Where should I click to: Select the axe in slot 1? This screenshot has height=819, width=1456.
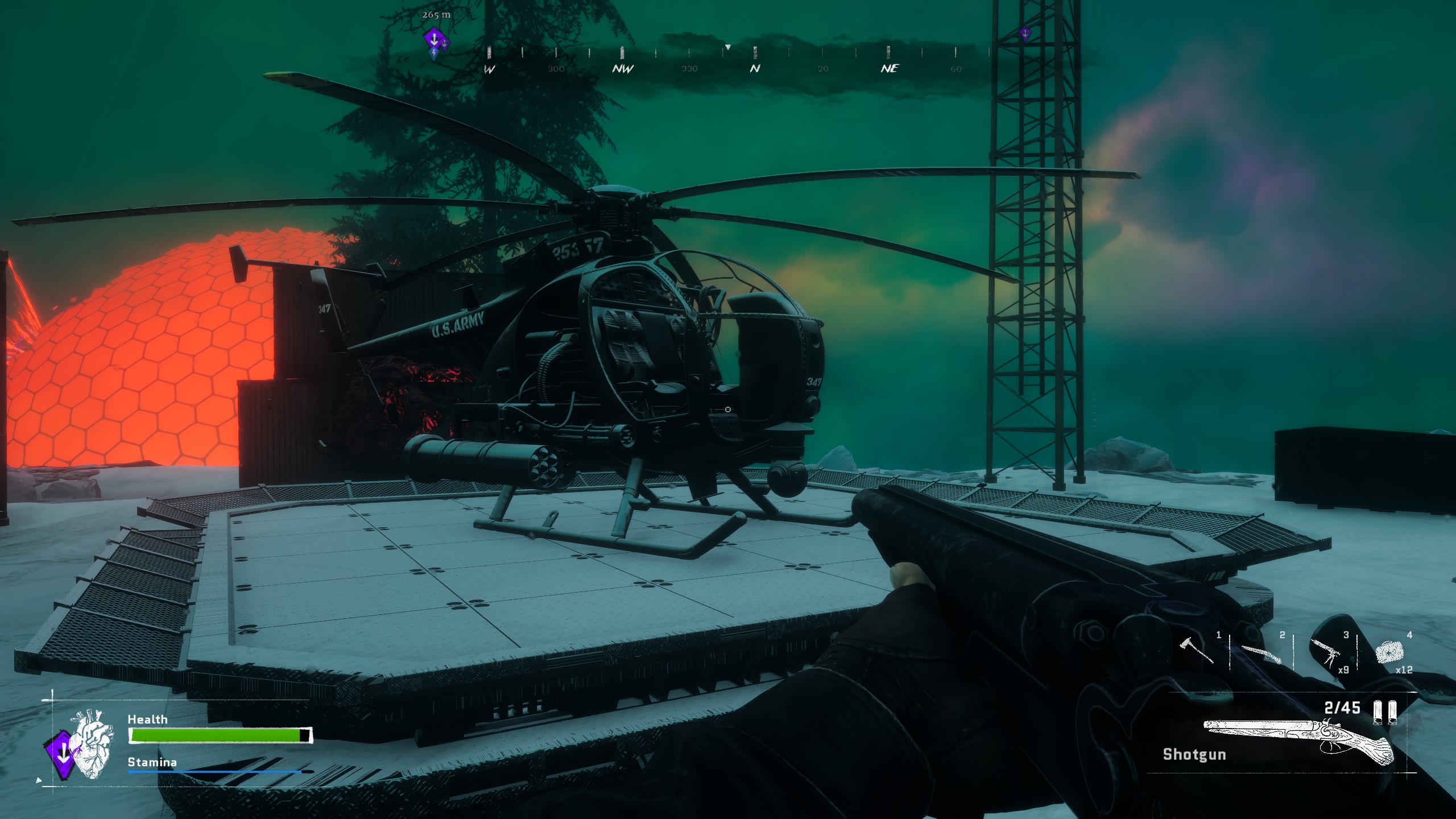click(x=1199, y=651)
